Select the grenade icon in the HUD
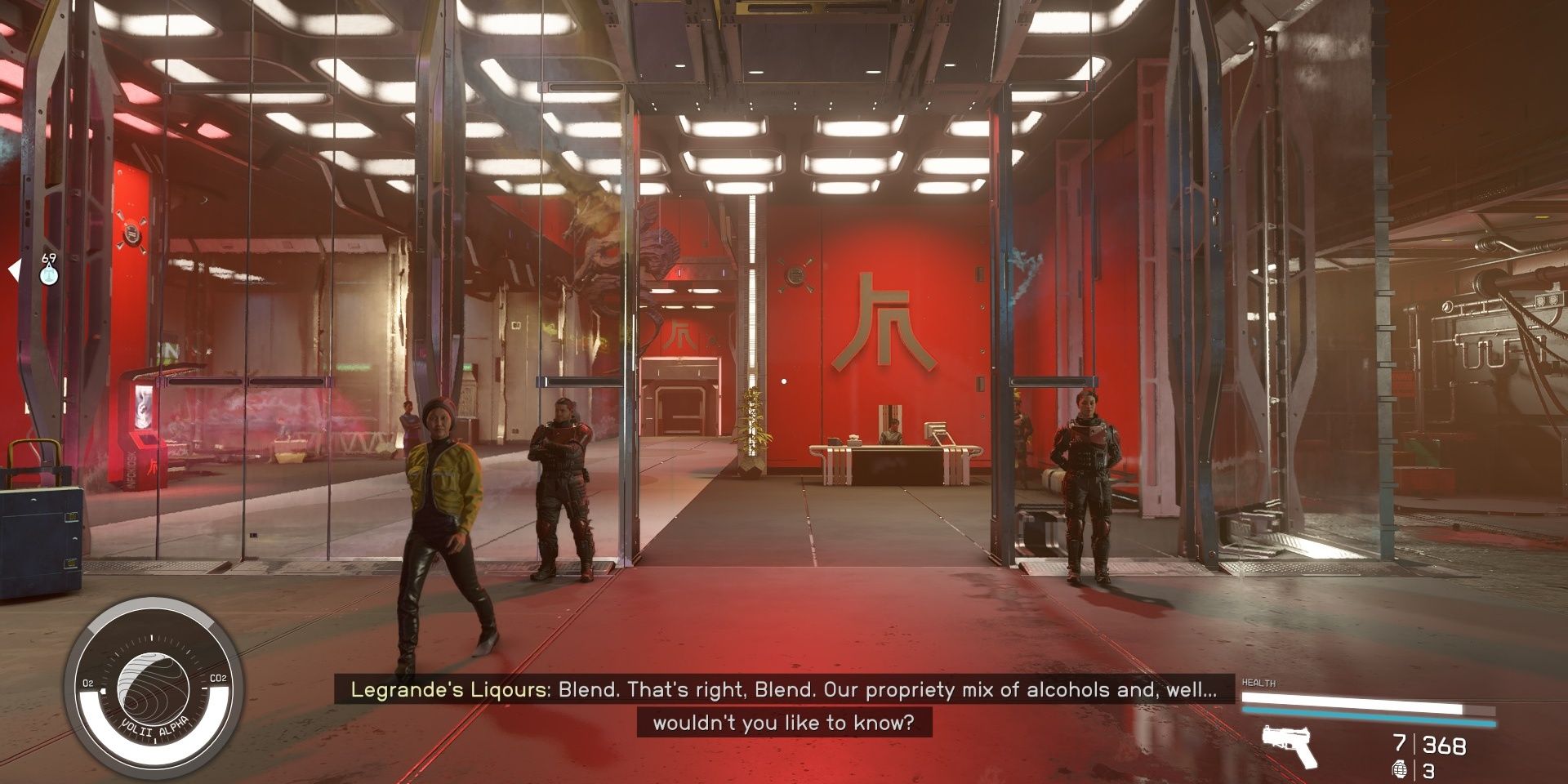1568x784 pixels. pos(1401,768)
